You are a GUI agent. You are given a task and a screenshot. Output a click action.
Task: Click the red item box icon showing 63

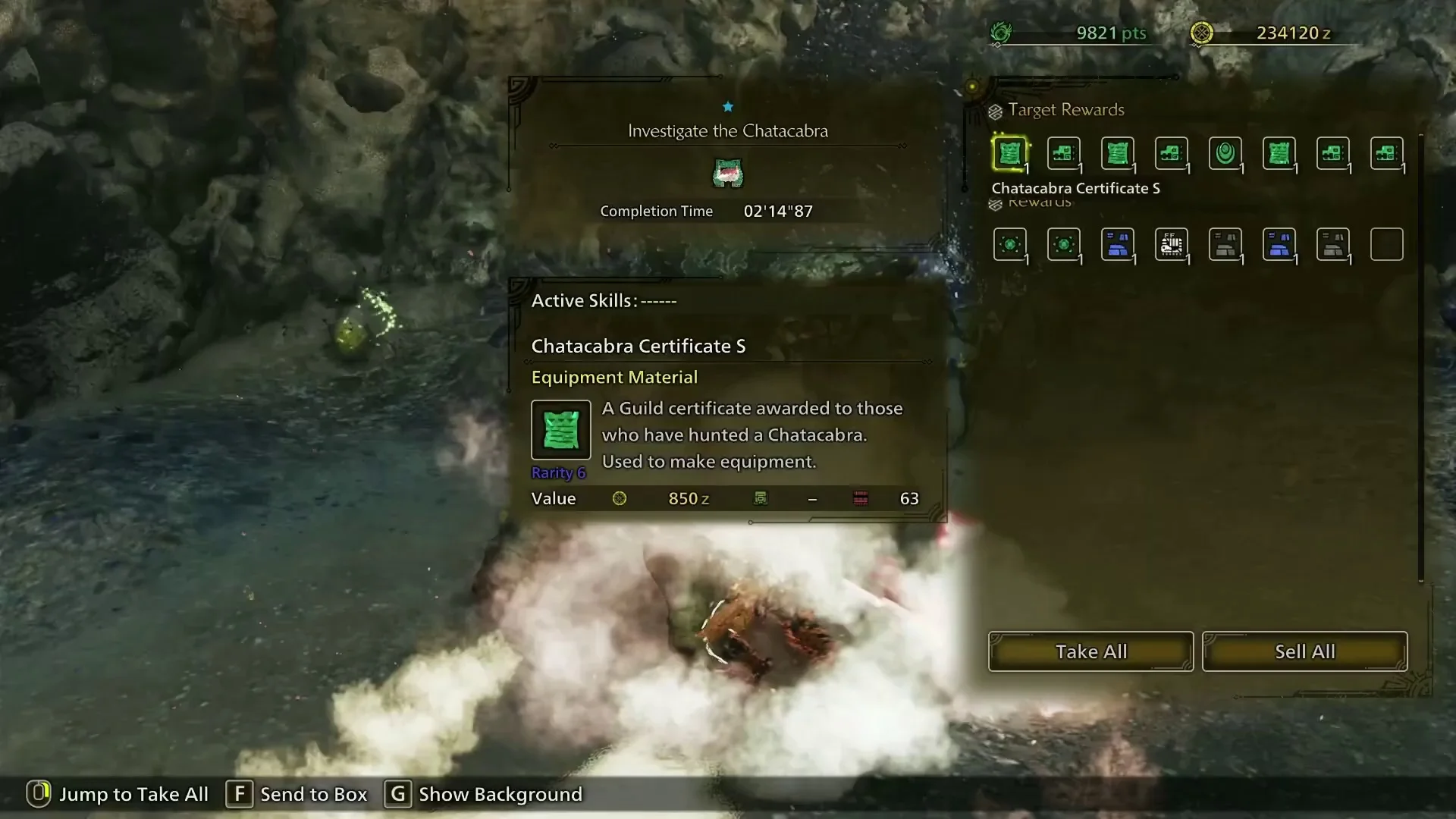[x=860, y=498]
